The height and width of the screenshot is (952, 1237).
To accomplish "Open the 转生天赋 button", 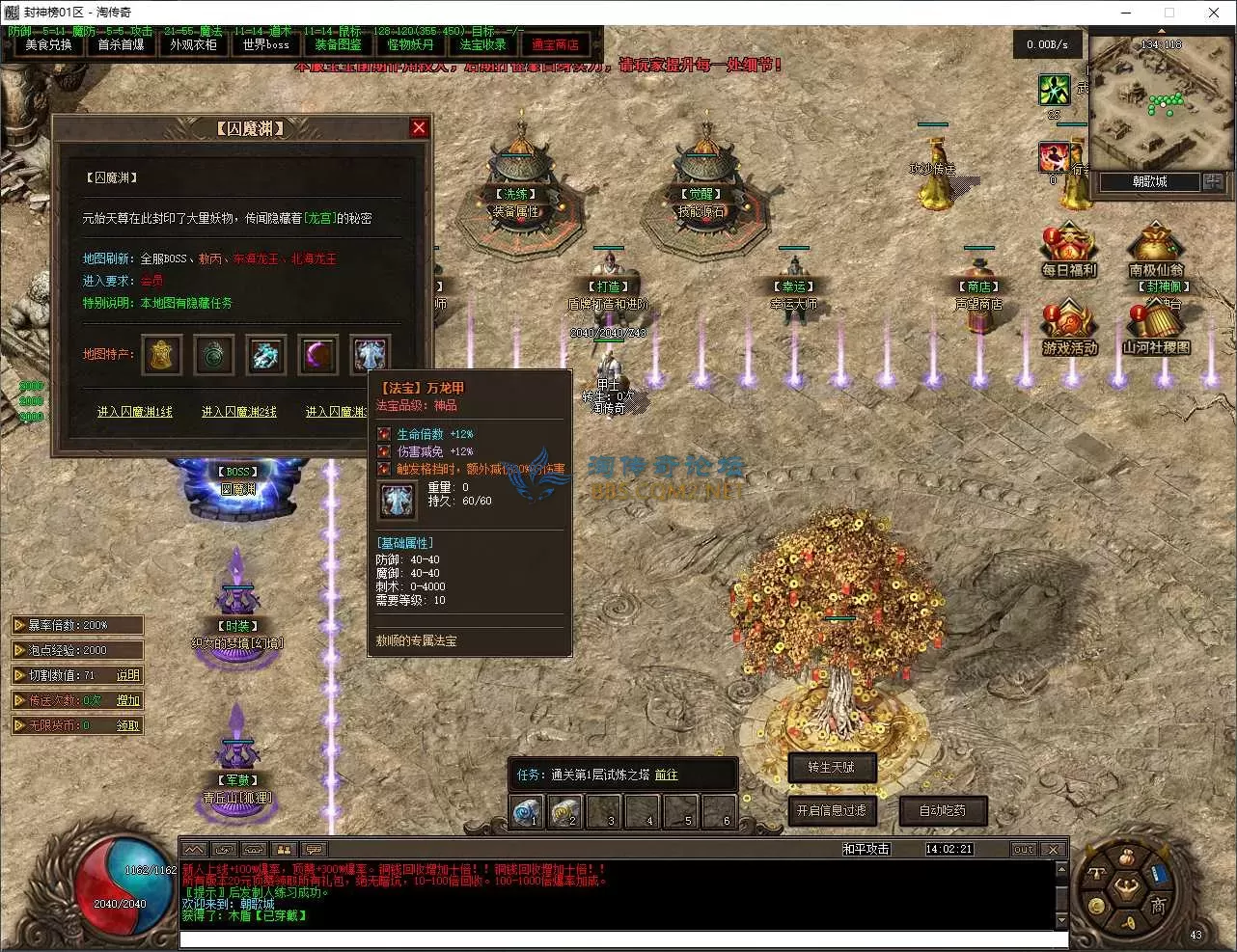I will click(832, 769).
